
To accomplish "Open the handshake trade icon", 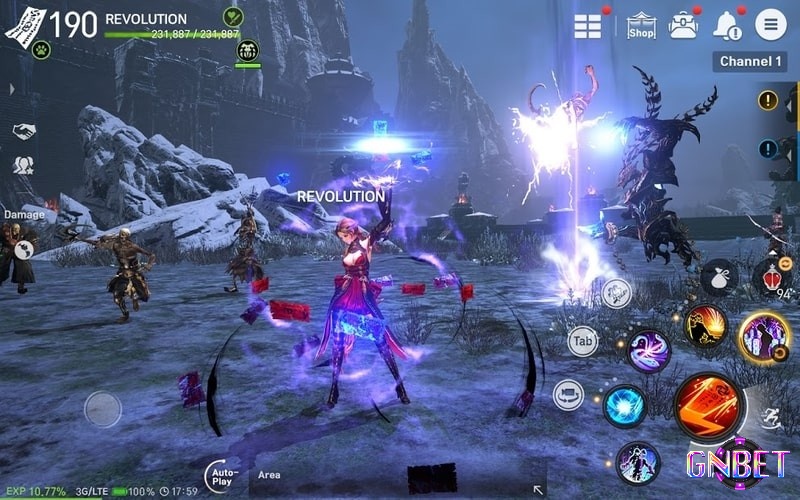I will 24,131.
